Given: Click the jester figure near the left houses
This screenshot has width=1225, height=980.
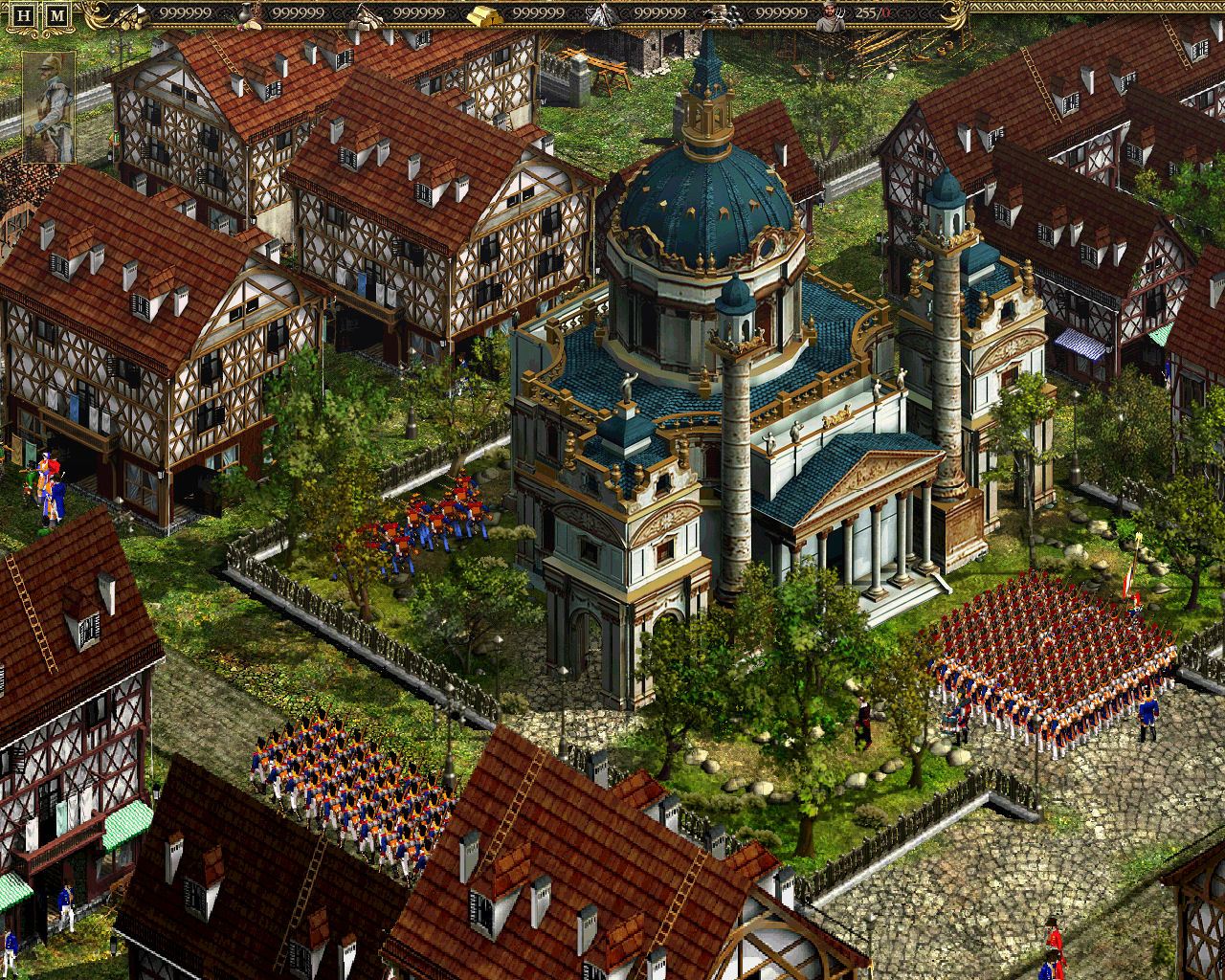Looking at the screenshot, I should [45, 483].
